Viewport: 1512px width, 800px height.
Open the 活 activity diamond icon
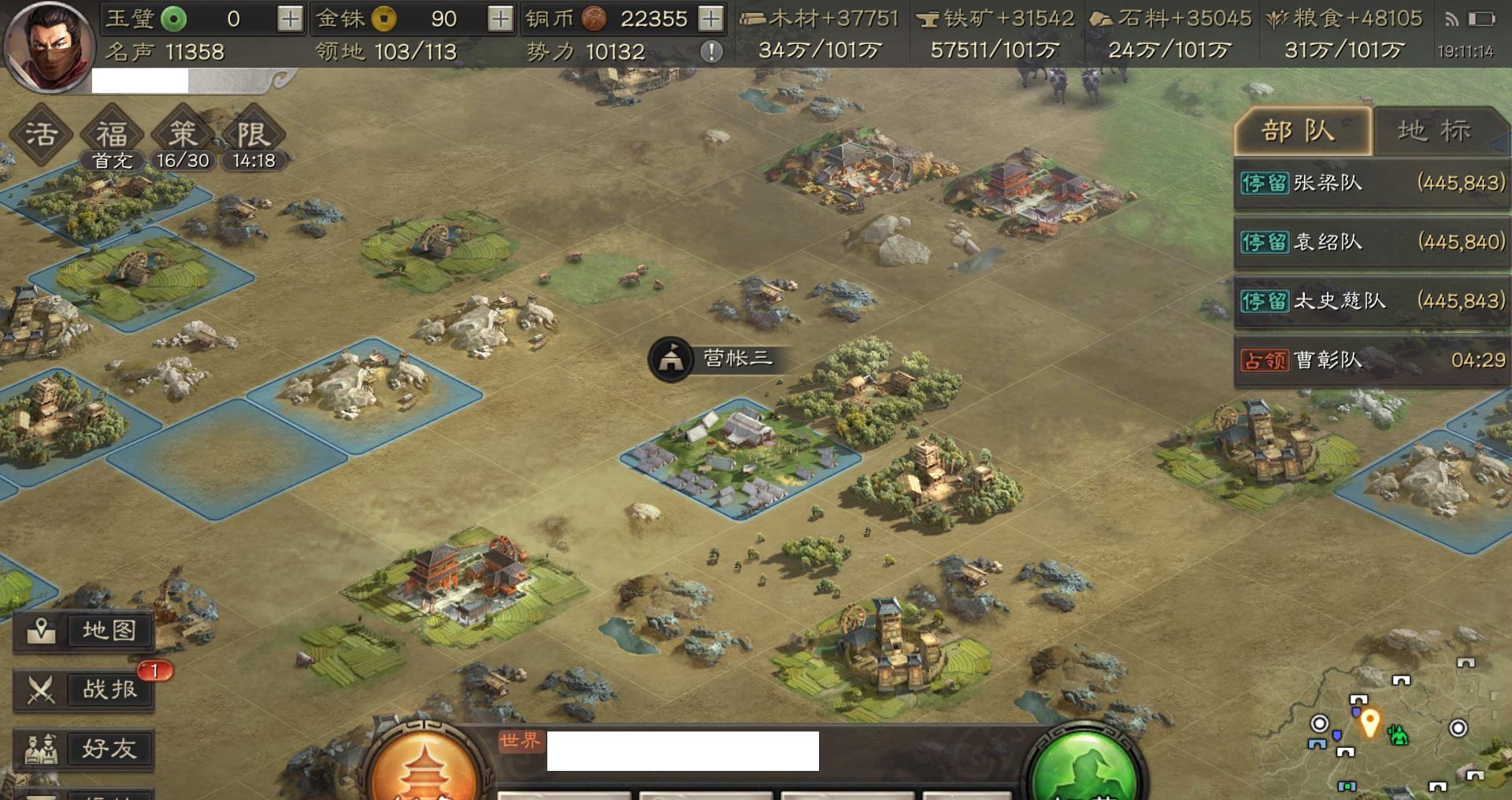click(x=41, y=134)
